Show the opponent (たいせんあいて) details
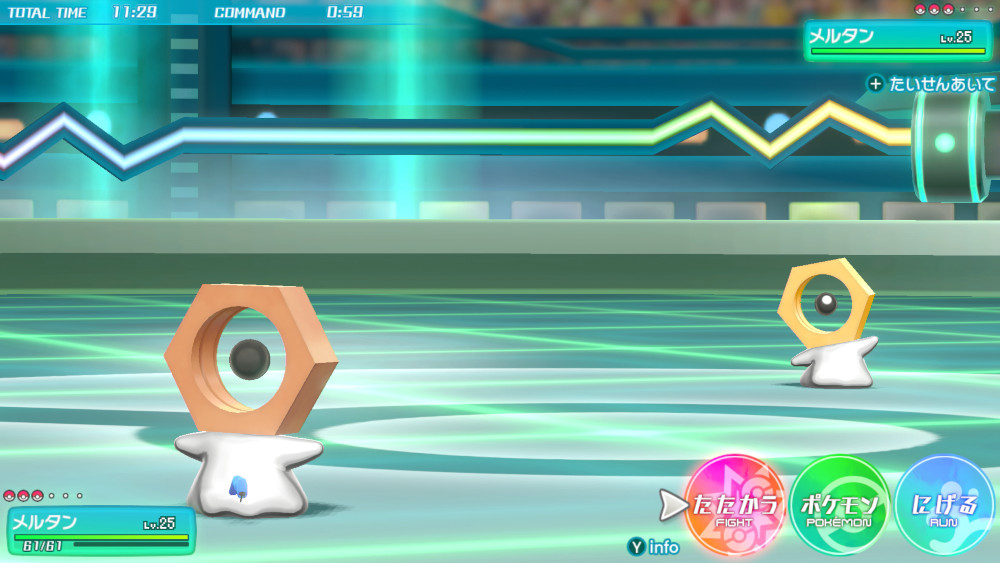 click(x=932, y=84)
